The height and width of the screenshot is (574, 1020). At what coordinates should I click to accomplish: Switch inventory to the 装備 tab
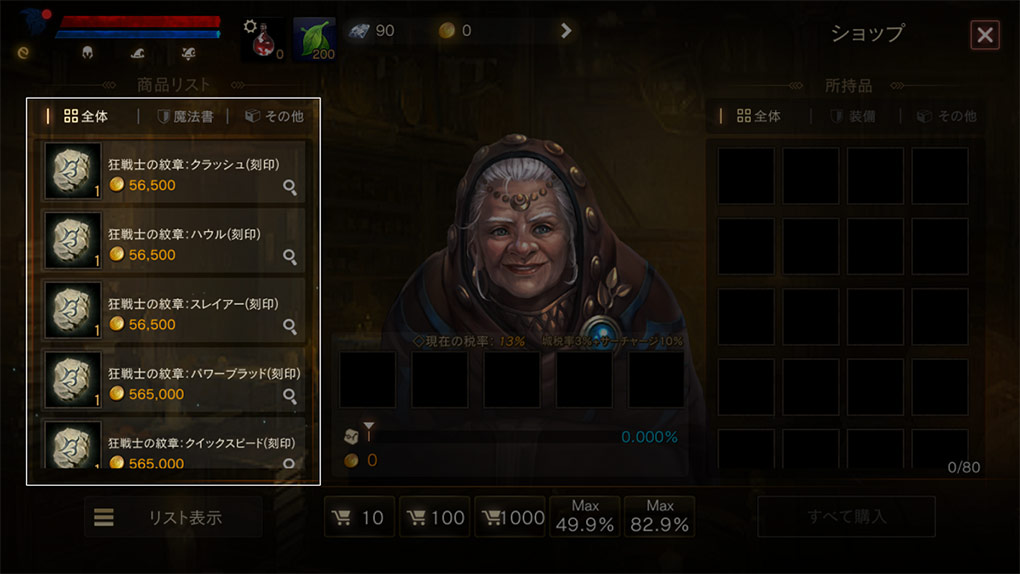[853, 117]
